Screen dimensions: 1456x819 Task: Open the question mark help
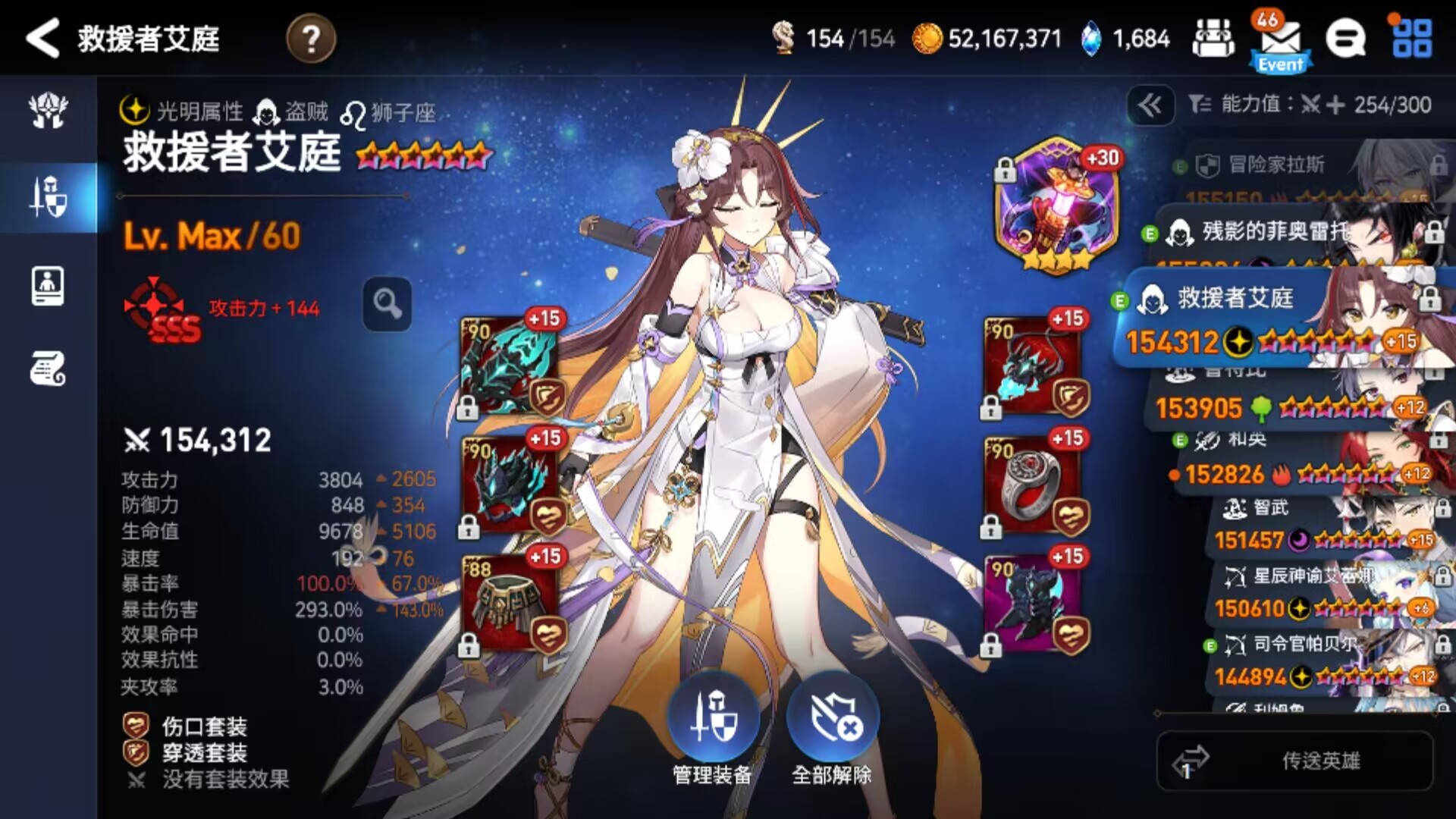pos(311,38)
